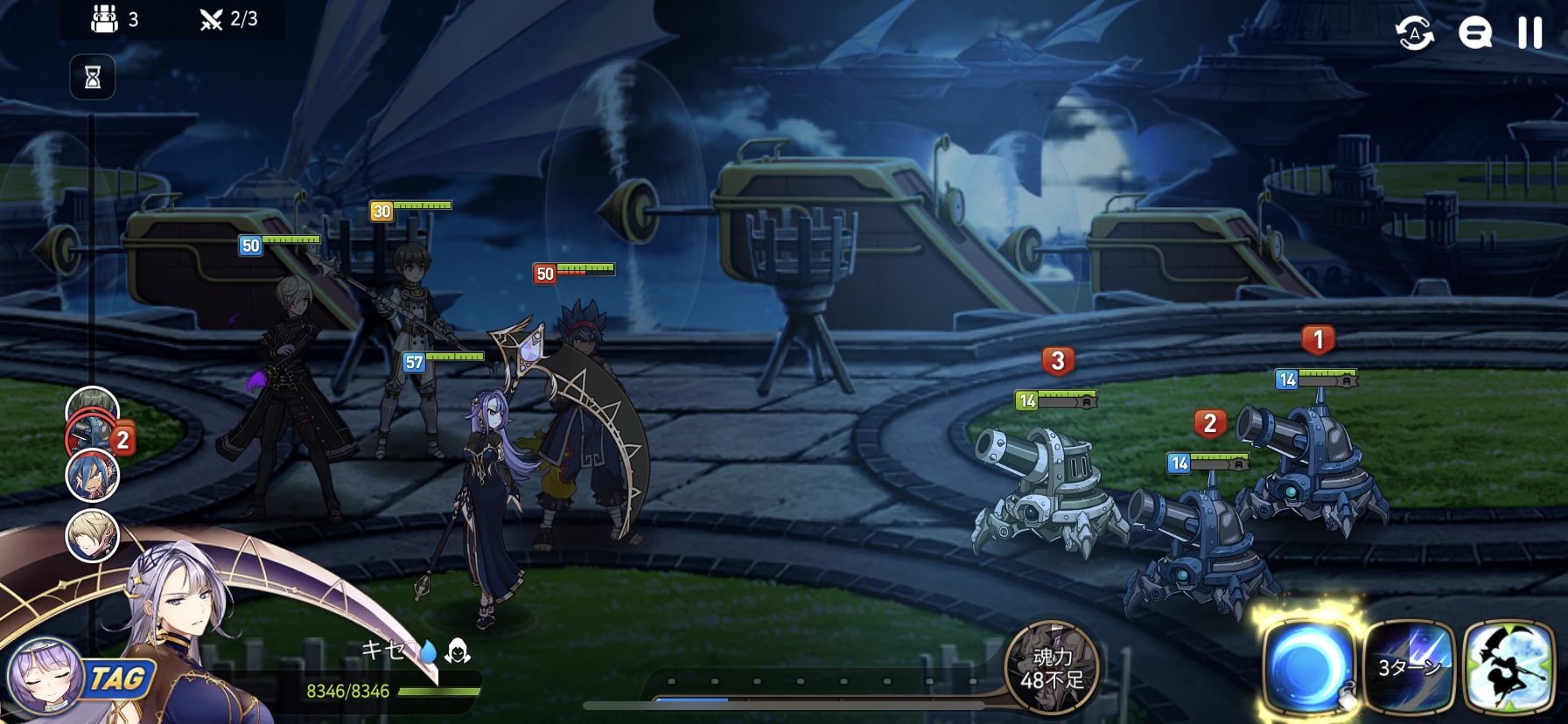Image resolution: width=1568 pixels, height=724 pixels.
Task: Use the glowing blue orb skill
Action: [x=1308, y=668]
